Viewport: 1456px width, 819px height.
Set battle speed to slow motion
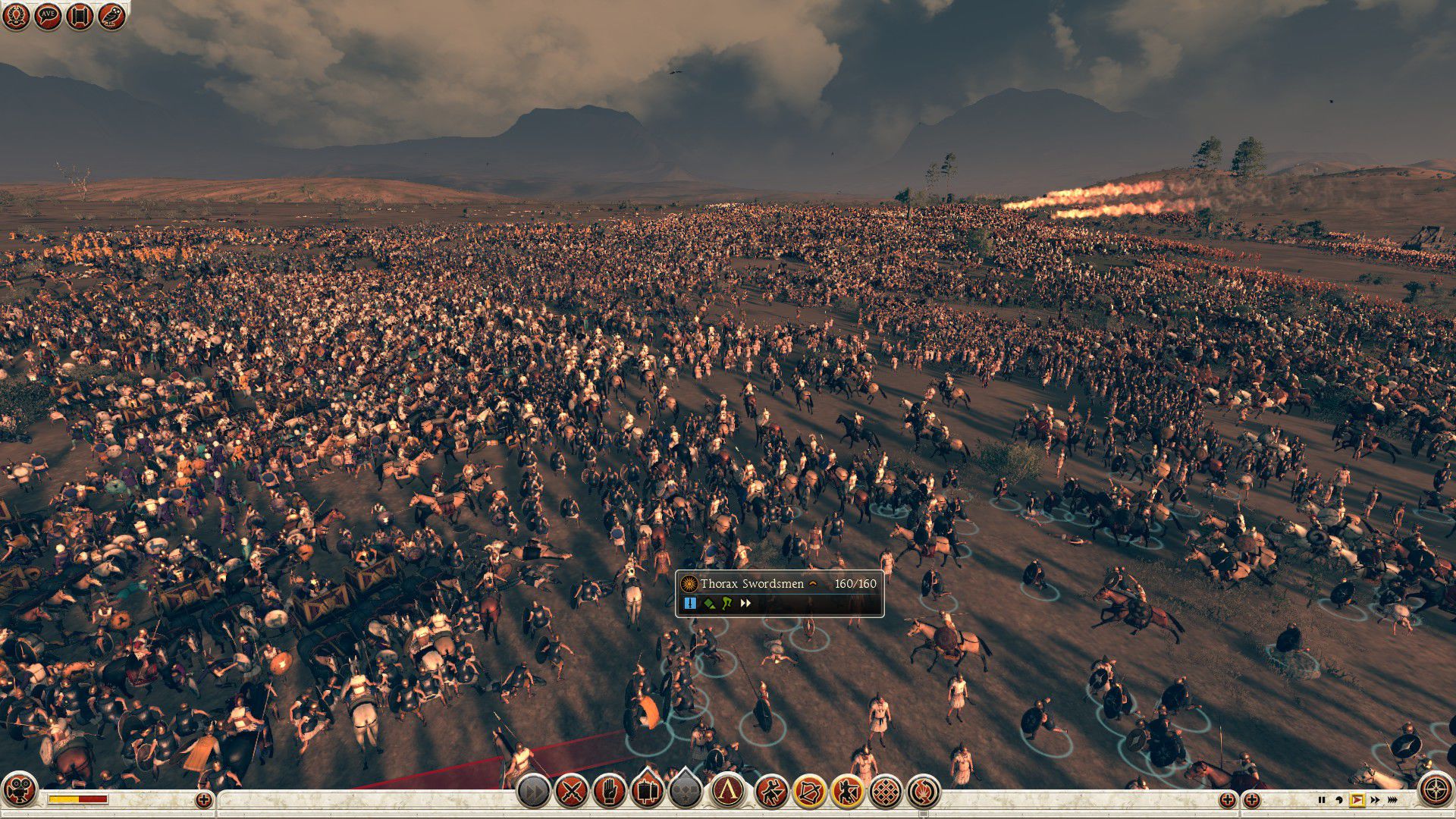1339,799
